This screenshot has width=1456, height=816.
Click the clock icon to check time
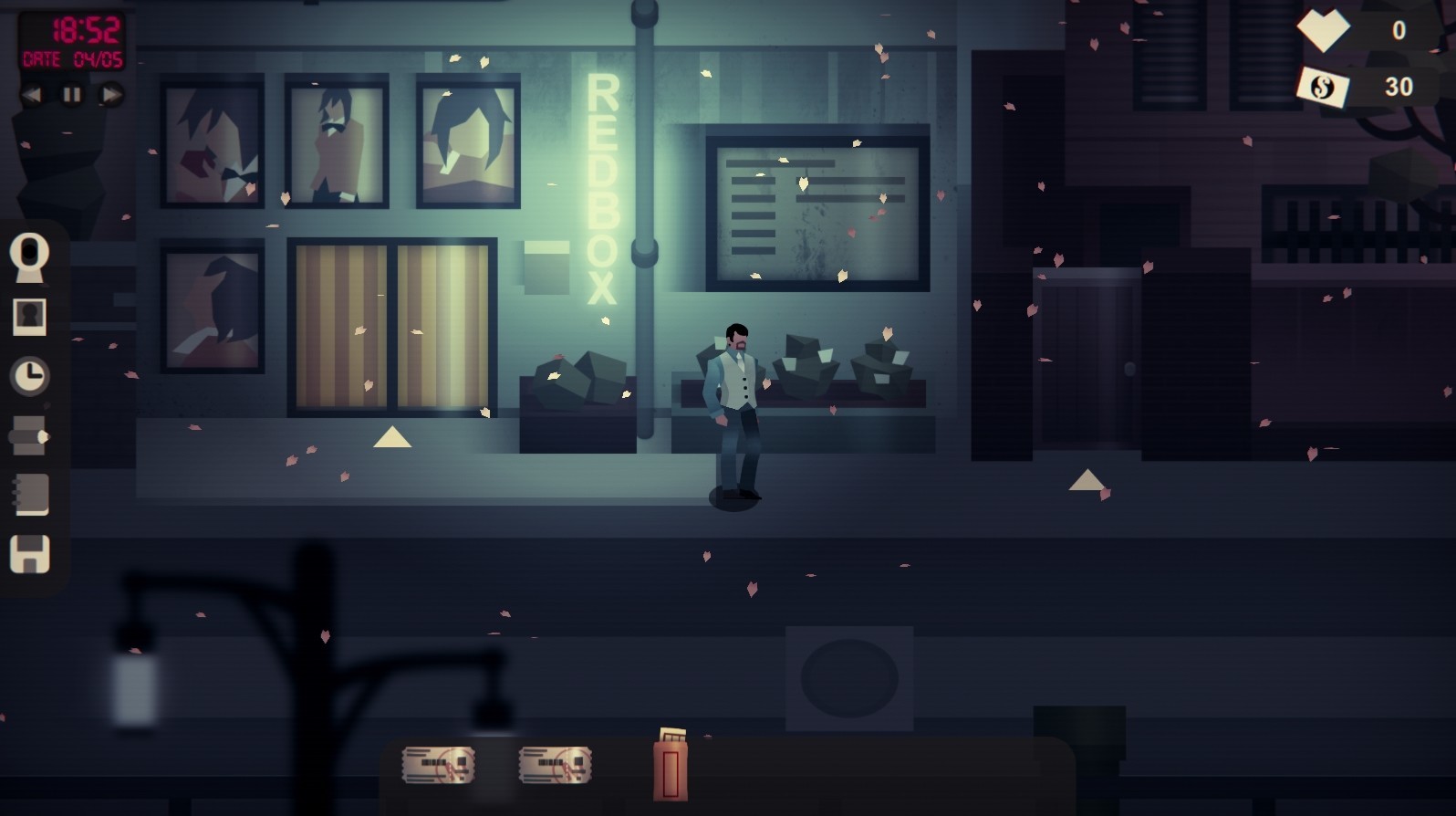coord(30,376)
